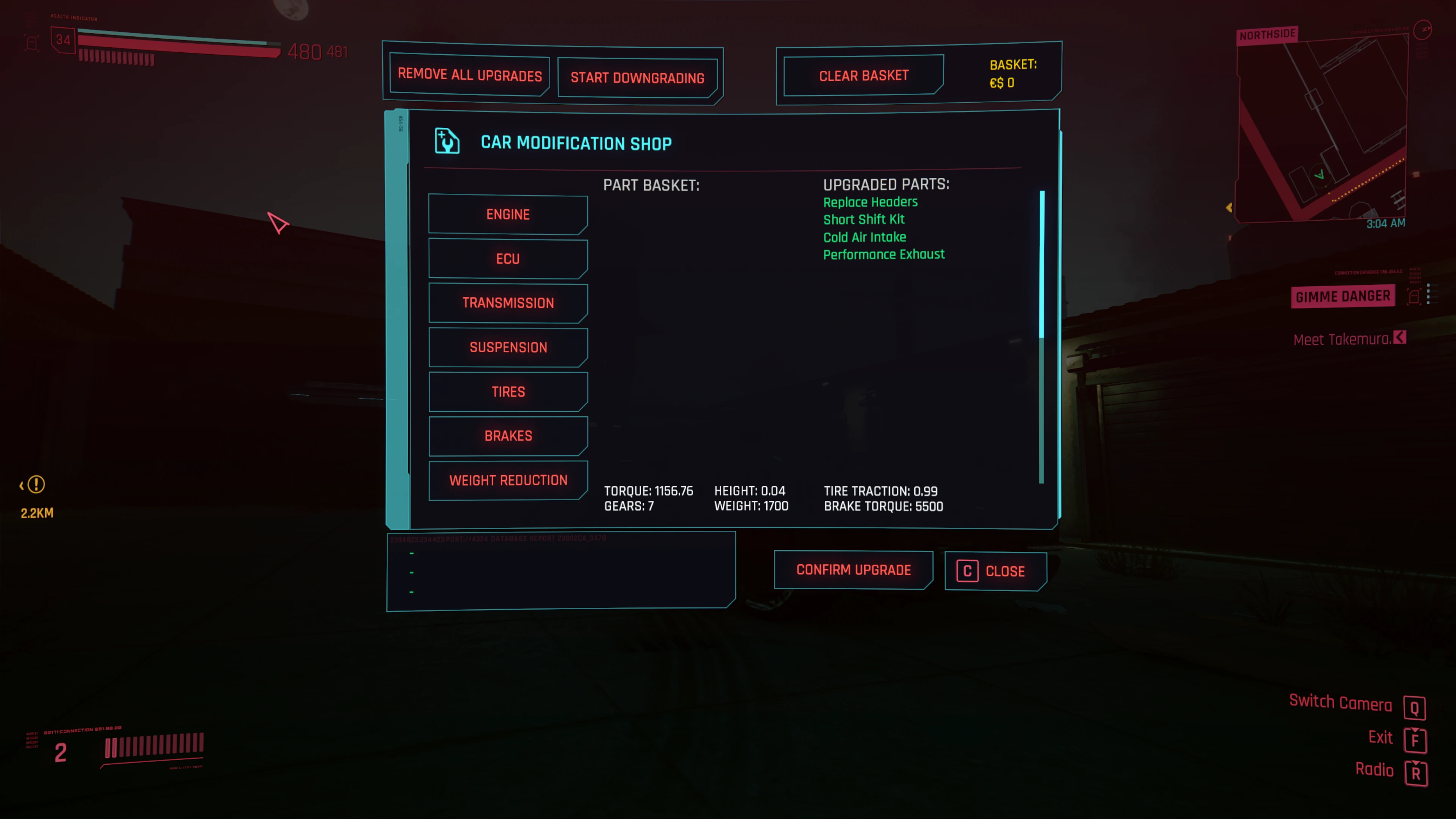
Task: Open the Engine upgrade category
Action: (508, 215)
